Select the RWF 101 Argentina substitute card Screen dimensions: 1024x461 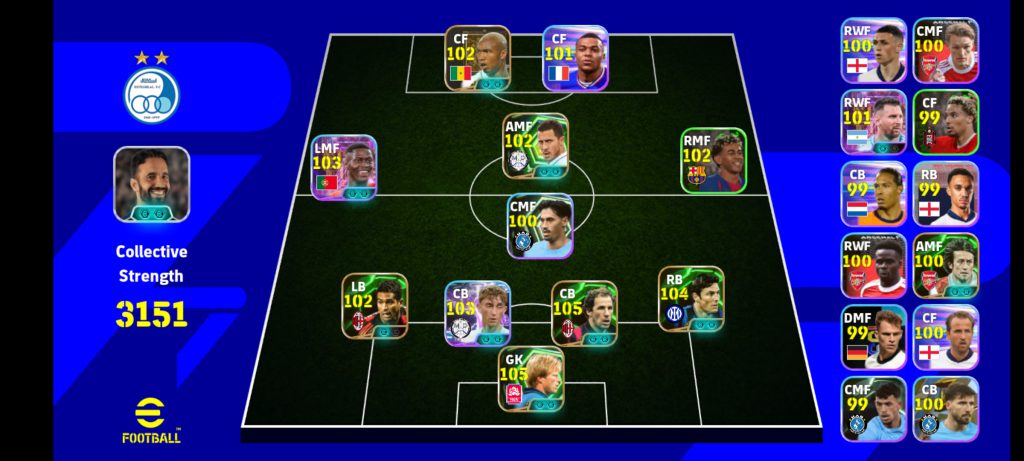coord(873,122)
